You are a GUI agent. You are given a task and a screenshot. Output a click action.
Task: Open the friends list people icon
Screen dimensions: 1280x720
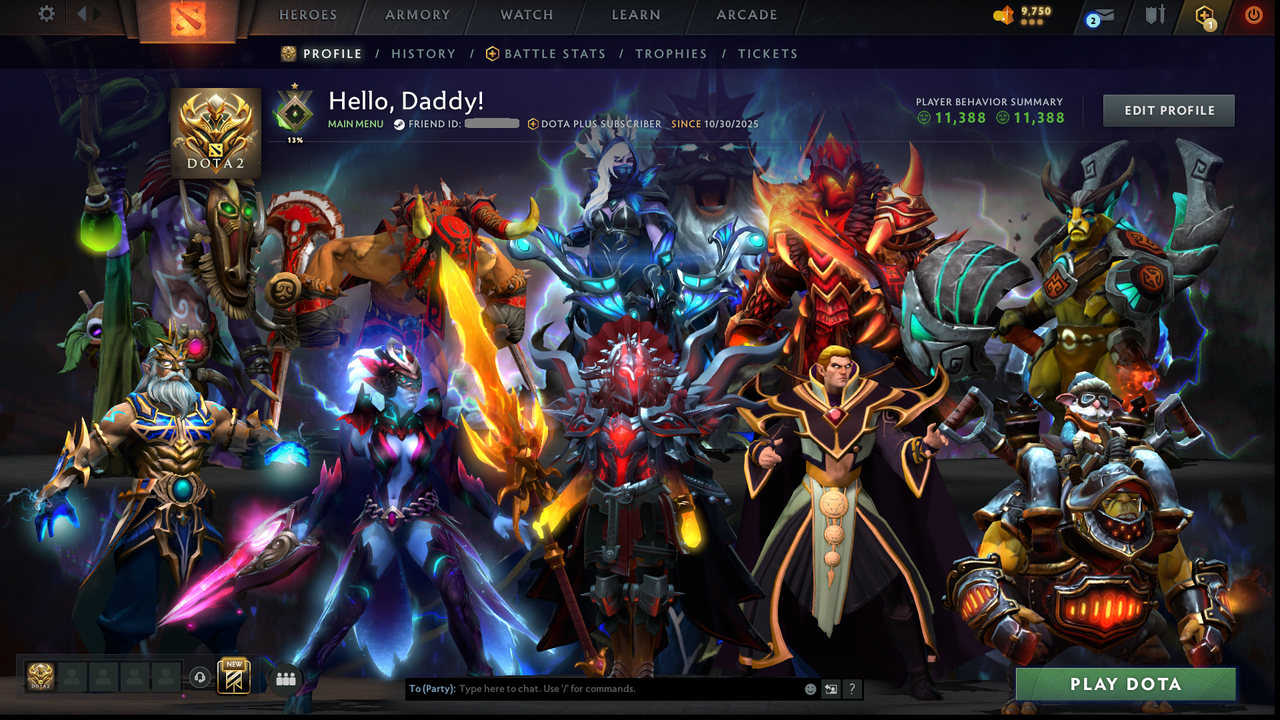click(286, 678)
